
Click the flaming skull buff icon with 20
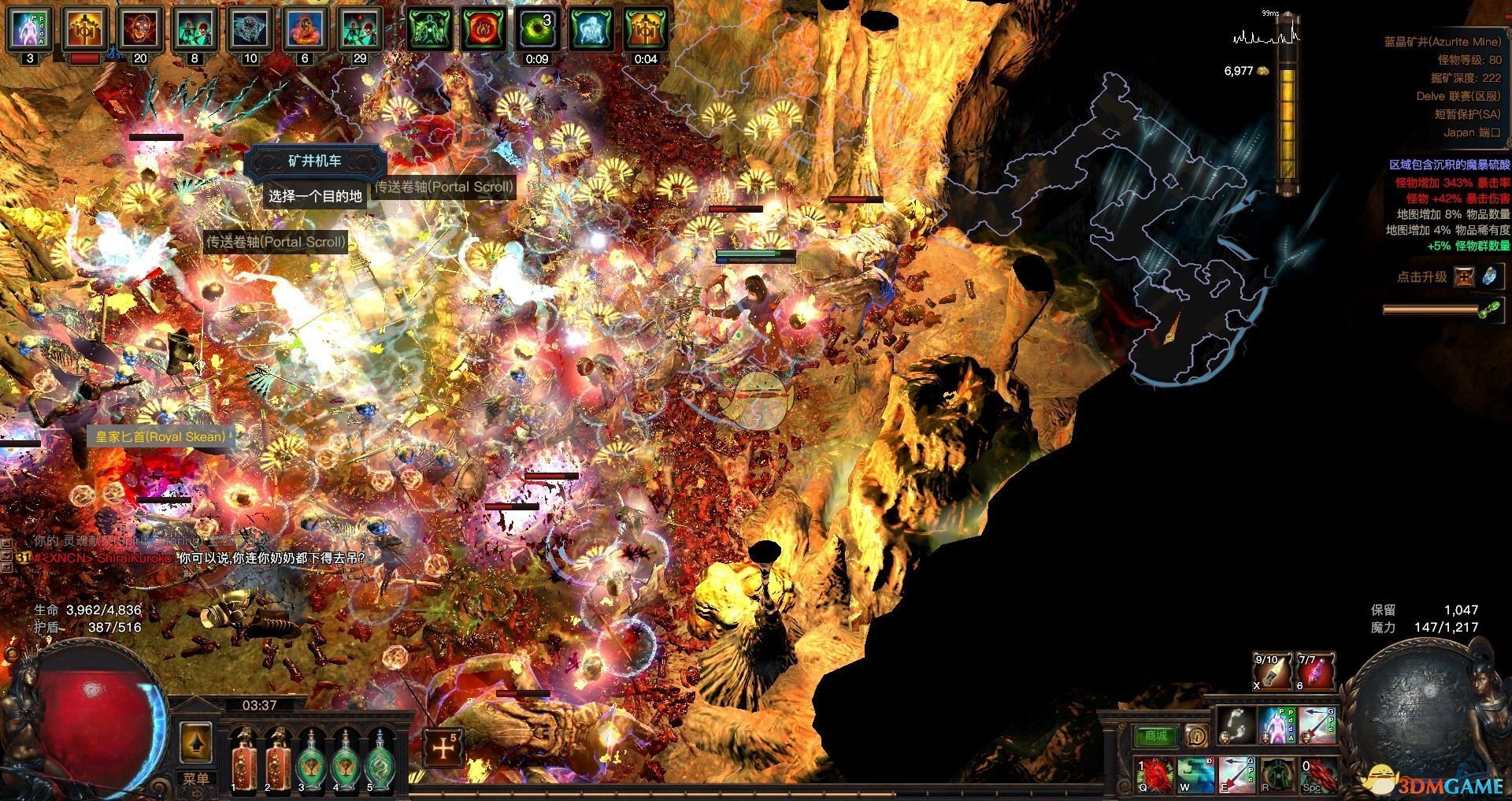(x=140, y=29)
